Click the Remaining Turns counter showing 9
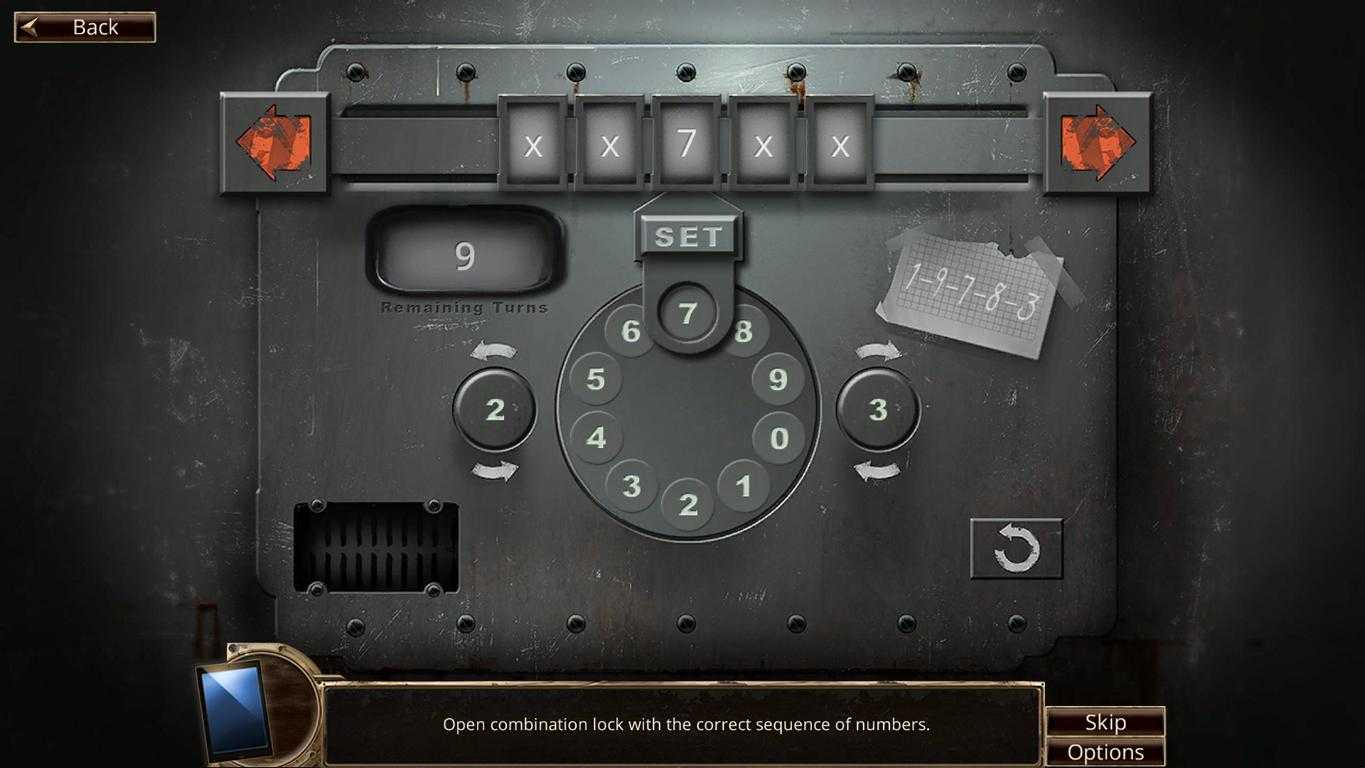The height and width of the screenshot is (768, 1365). pos(465,257)
